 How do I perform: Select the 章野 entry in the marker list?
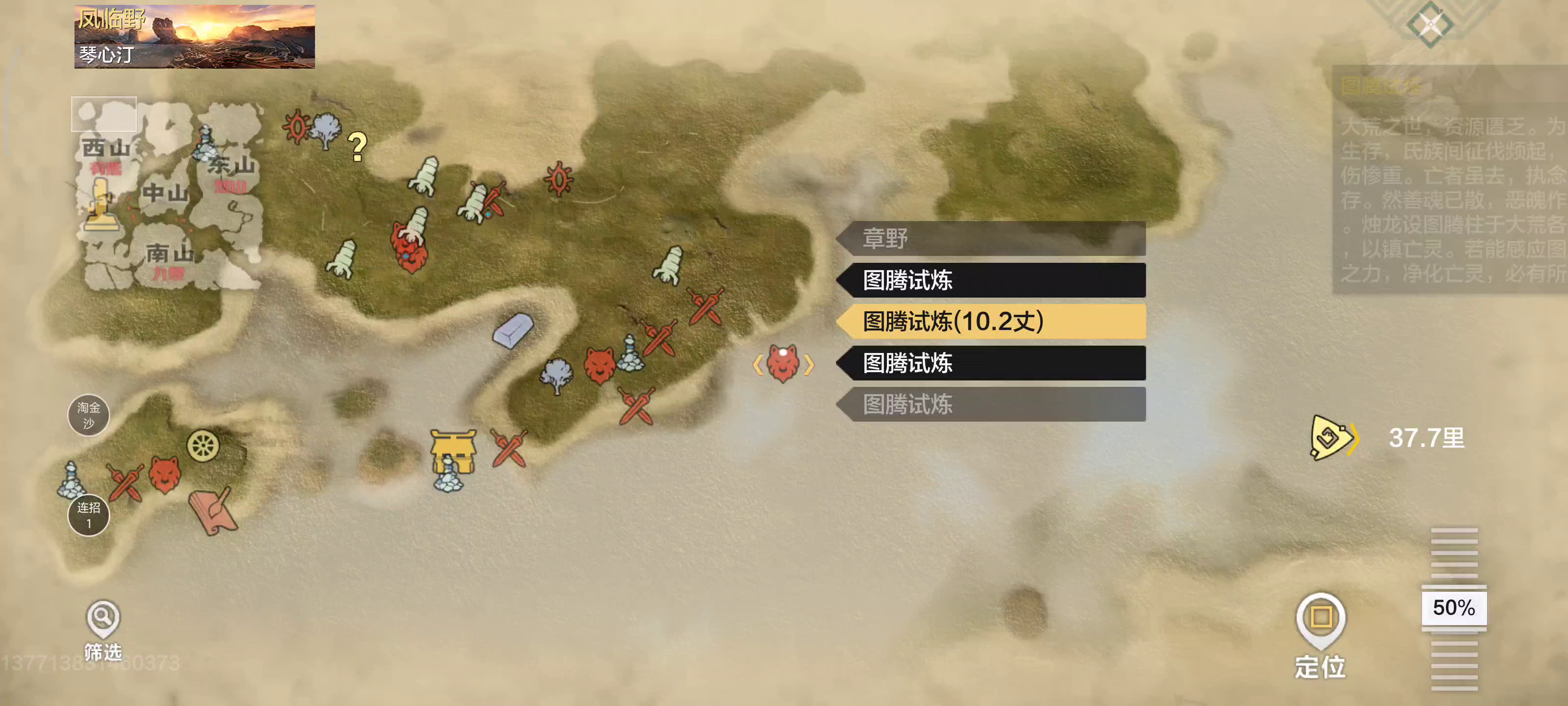click(x=992, y=239)
